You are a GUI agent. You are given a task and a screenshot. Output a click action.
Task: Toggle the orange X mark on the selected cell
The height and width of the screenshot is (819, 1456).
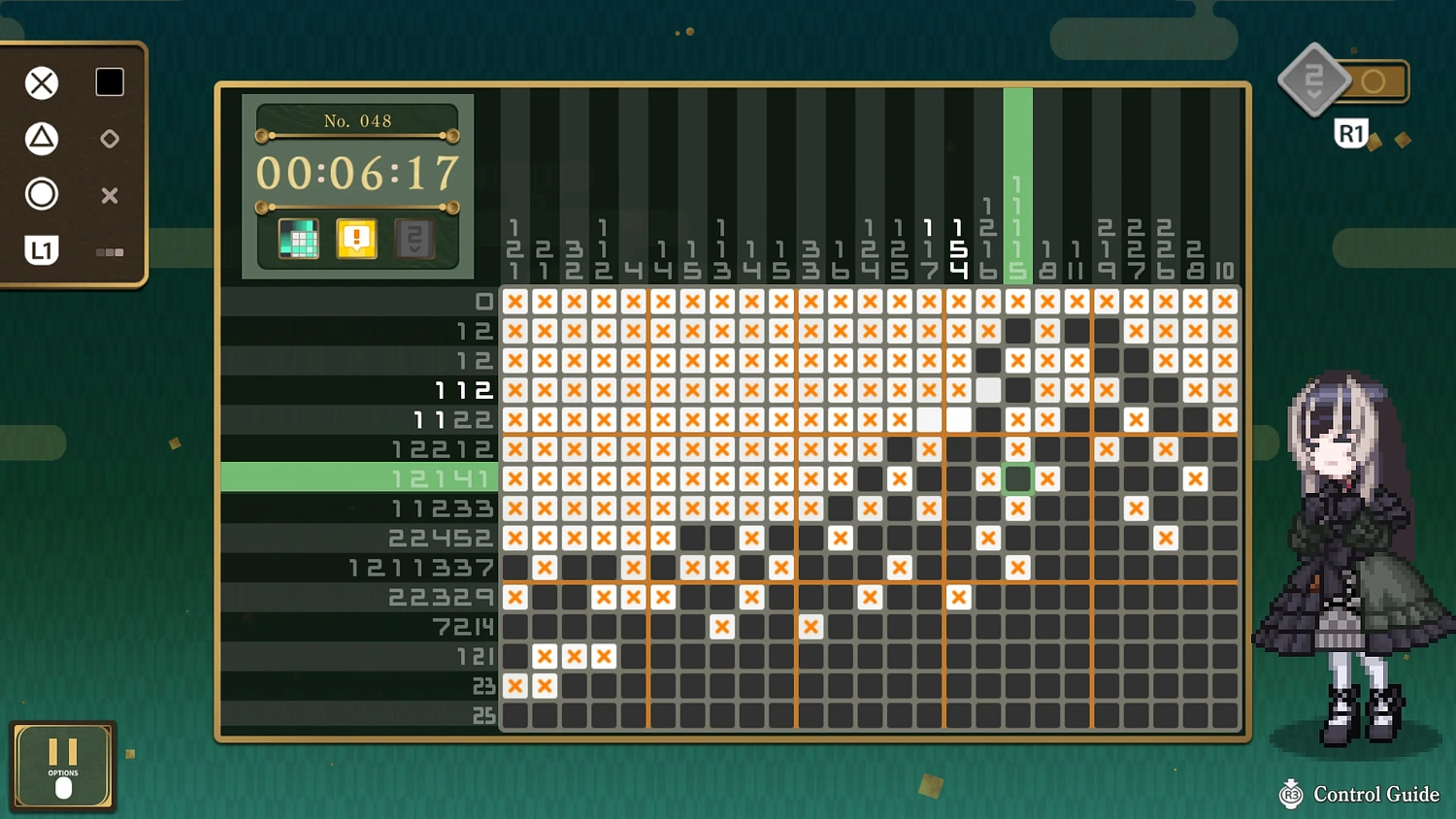pos(1046,477)
